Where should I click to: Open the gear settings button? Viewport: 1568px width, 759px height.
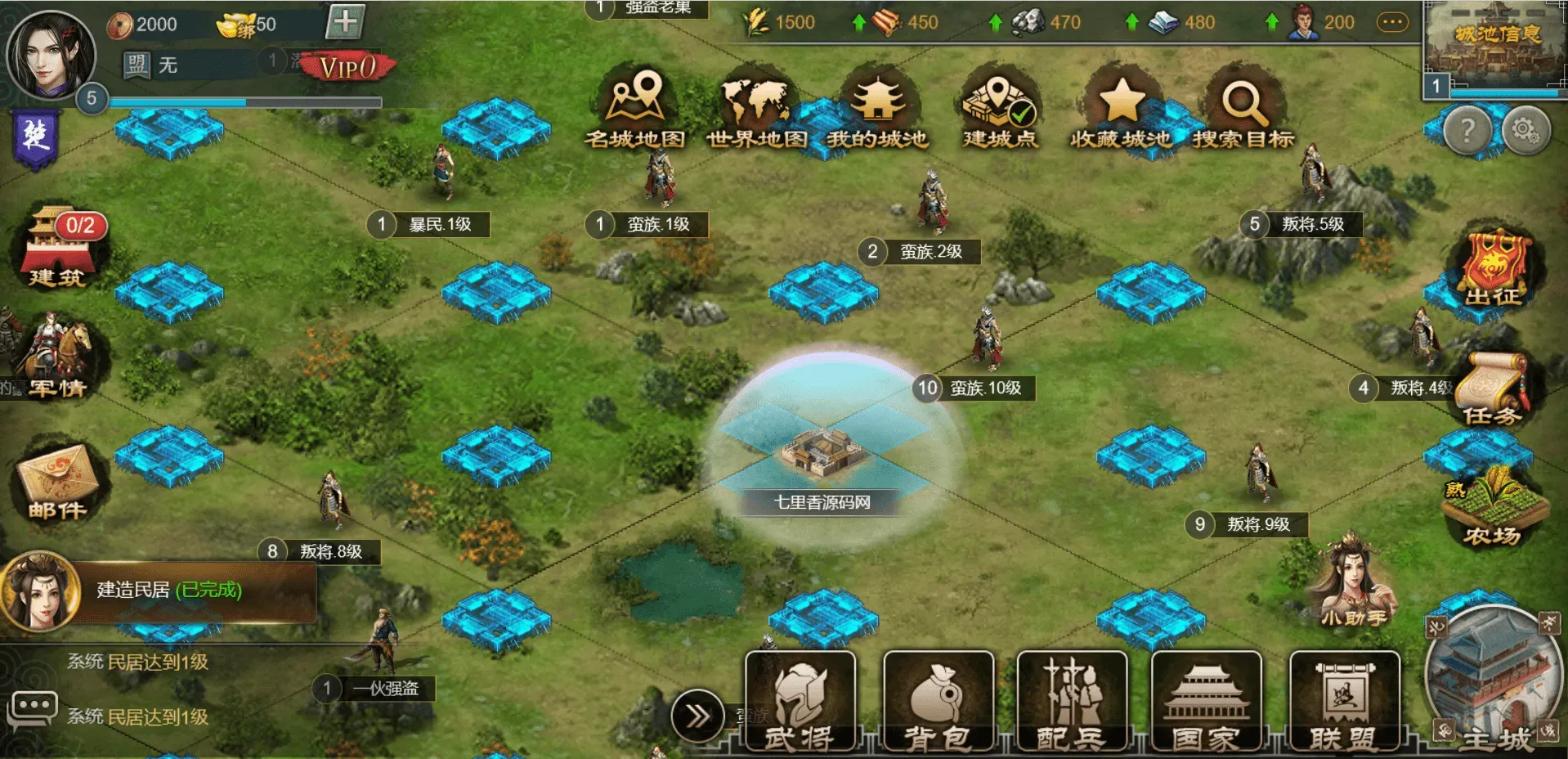[1525, 129]
